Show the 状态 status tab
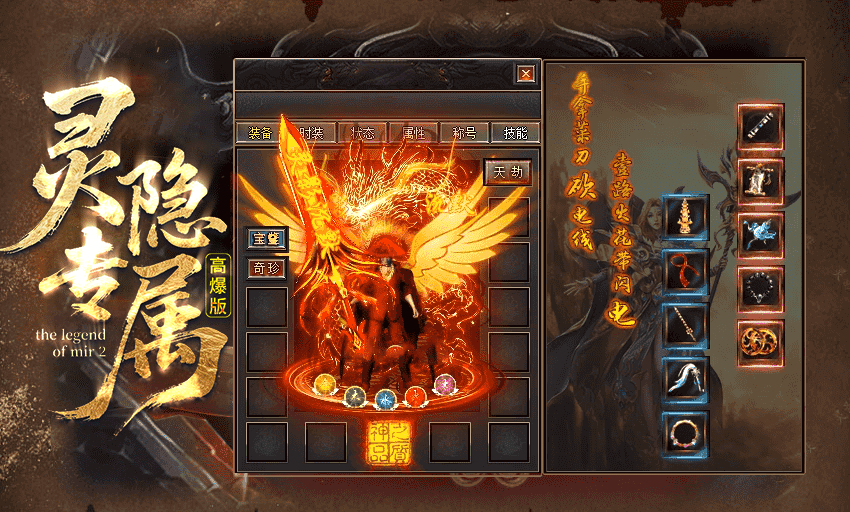This screenshot has width=850, height=512. point(362,133)
